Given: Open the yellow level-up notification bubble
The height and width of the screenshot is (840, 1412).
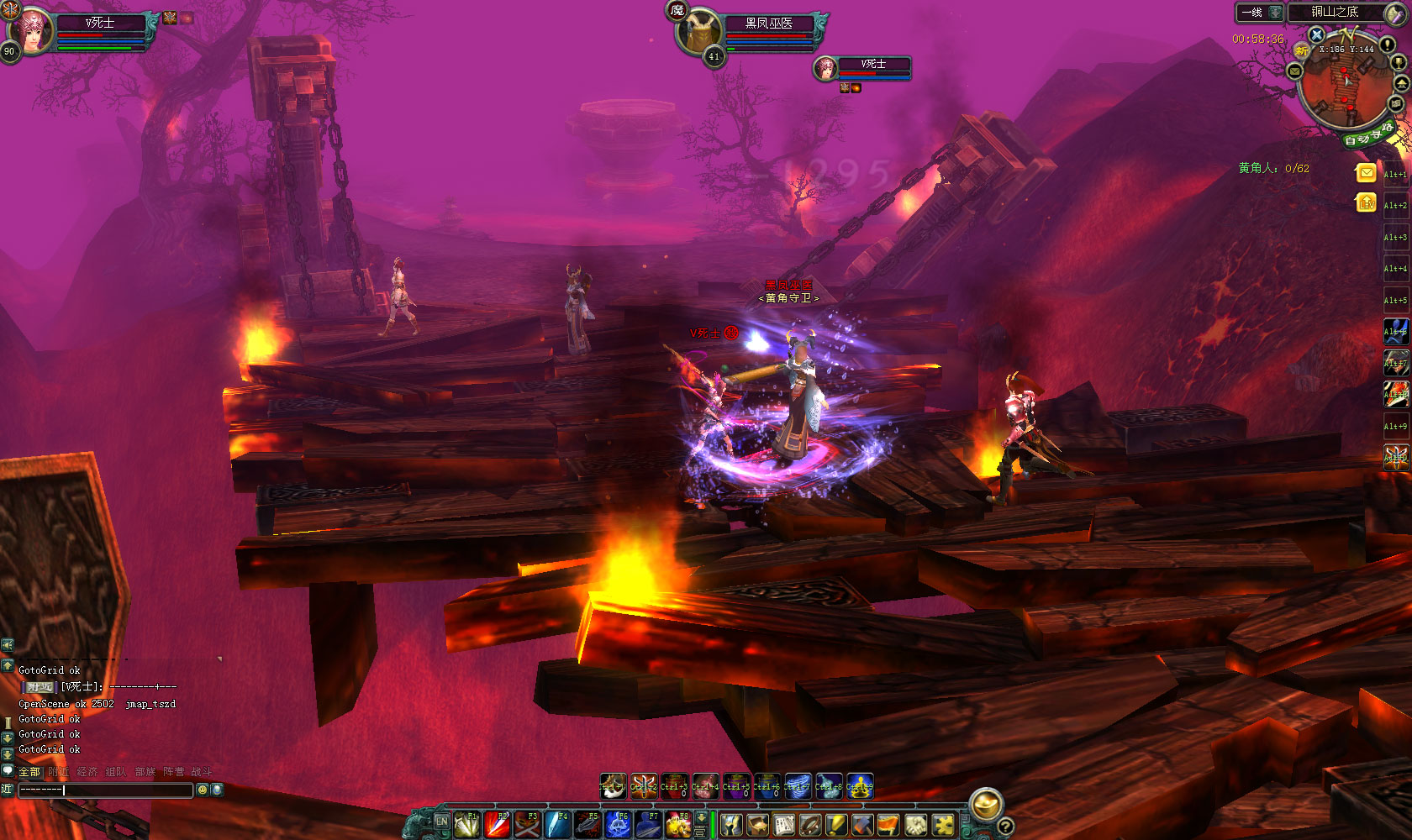Looking at the screenshot, I should point(1366,202).
